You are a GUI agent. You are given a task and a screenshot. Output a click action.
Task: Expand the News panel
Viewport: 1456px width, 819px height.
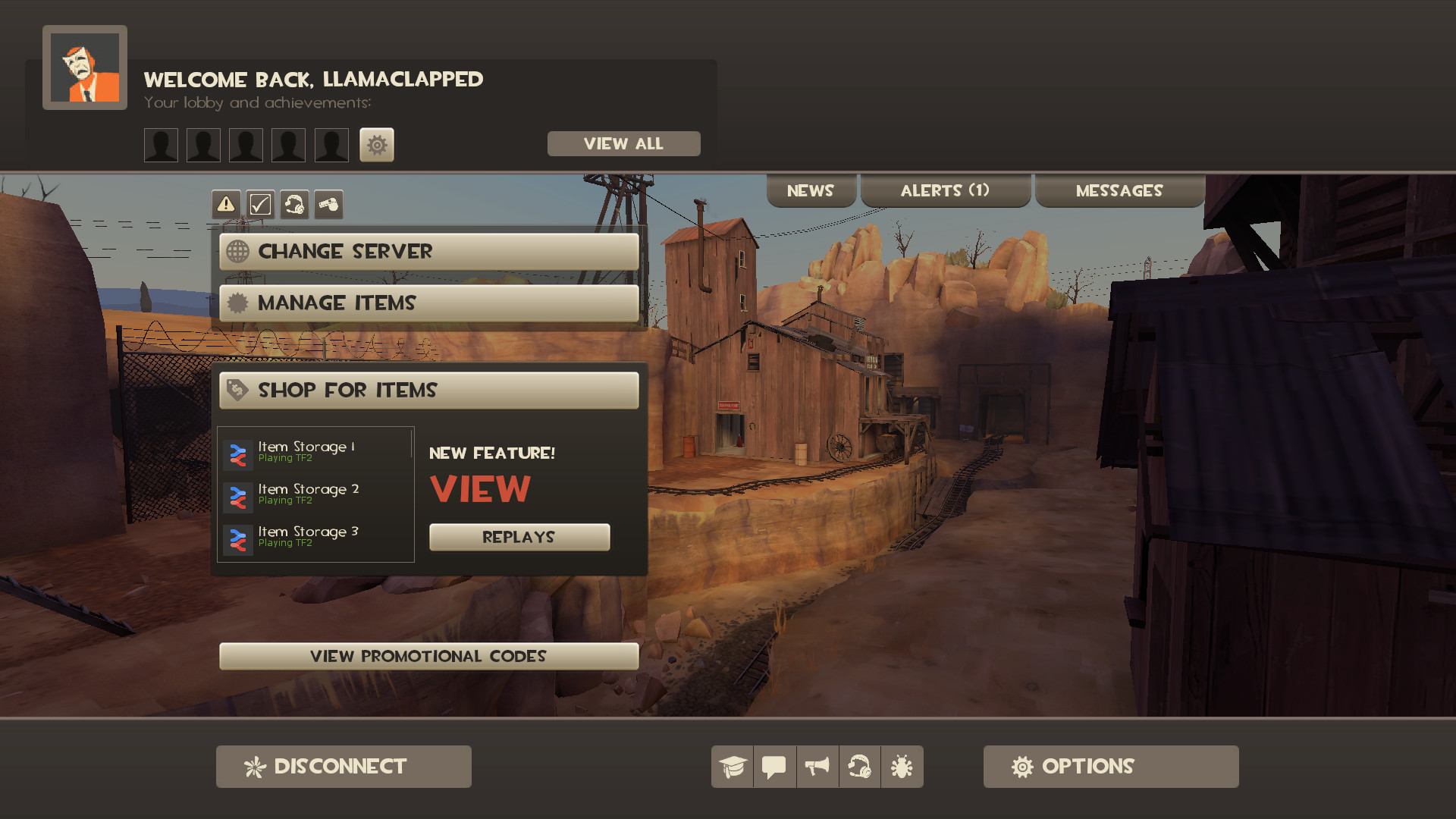[x=811, y=190]
